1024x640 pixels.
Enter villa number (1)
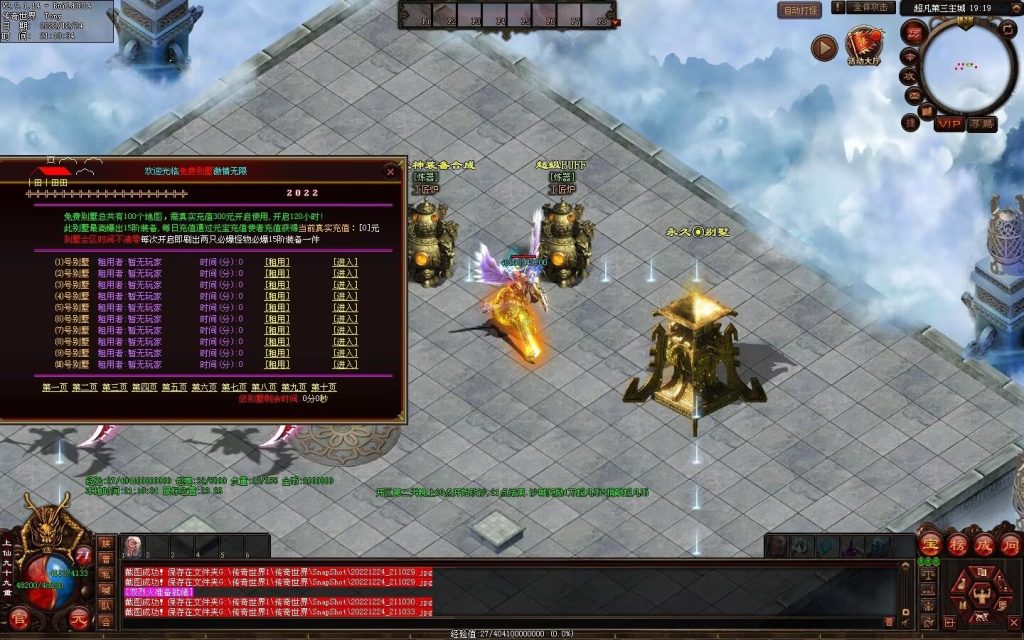[345, 262]
